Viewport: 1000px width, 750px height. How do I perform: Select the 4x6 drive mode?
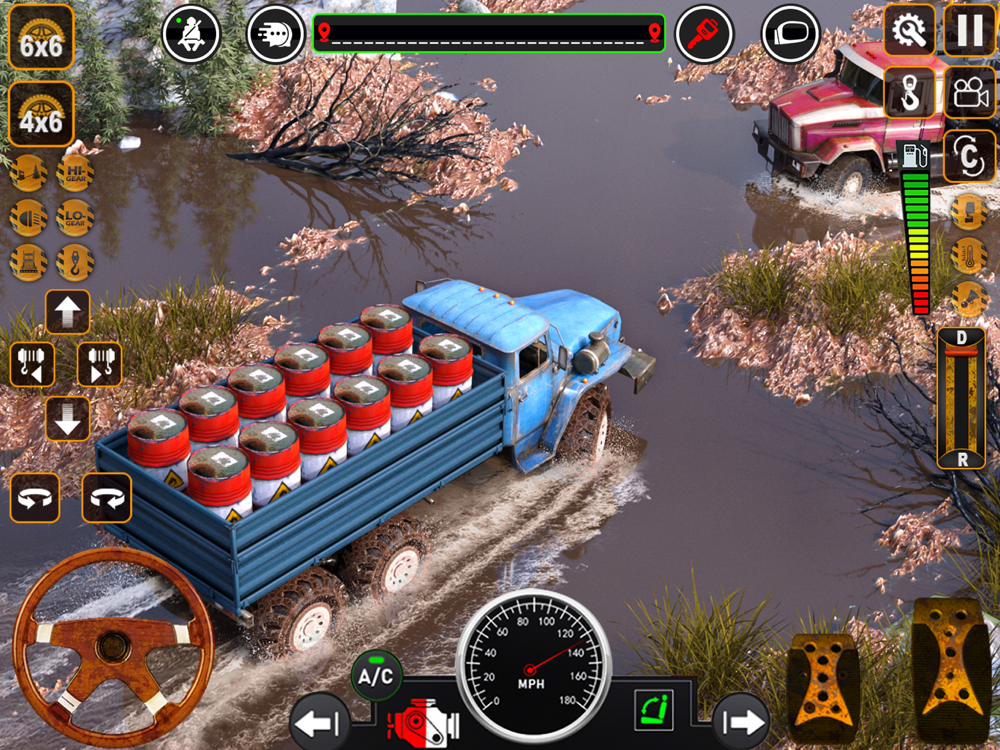coord(41,115)
